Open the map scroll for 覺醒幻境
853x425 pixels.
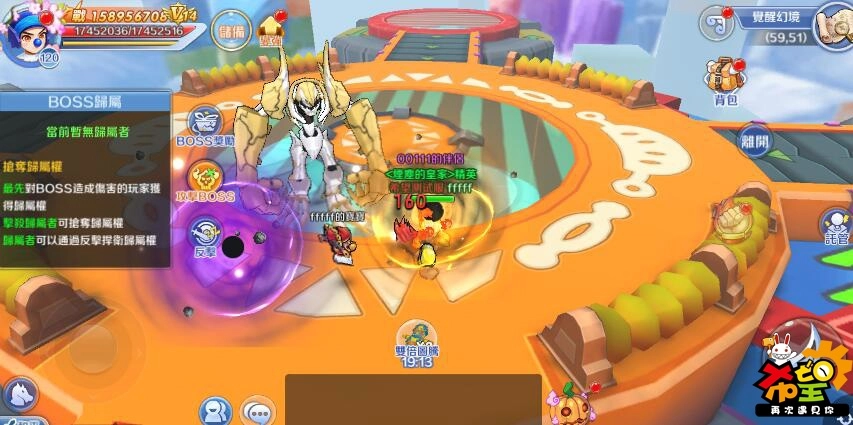coord(831,21)
